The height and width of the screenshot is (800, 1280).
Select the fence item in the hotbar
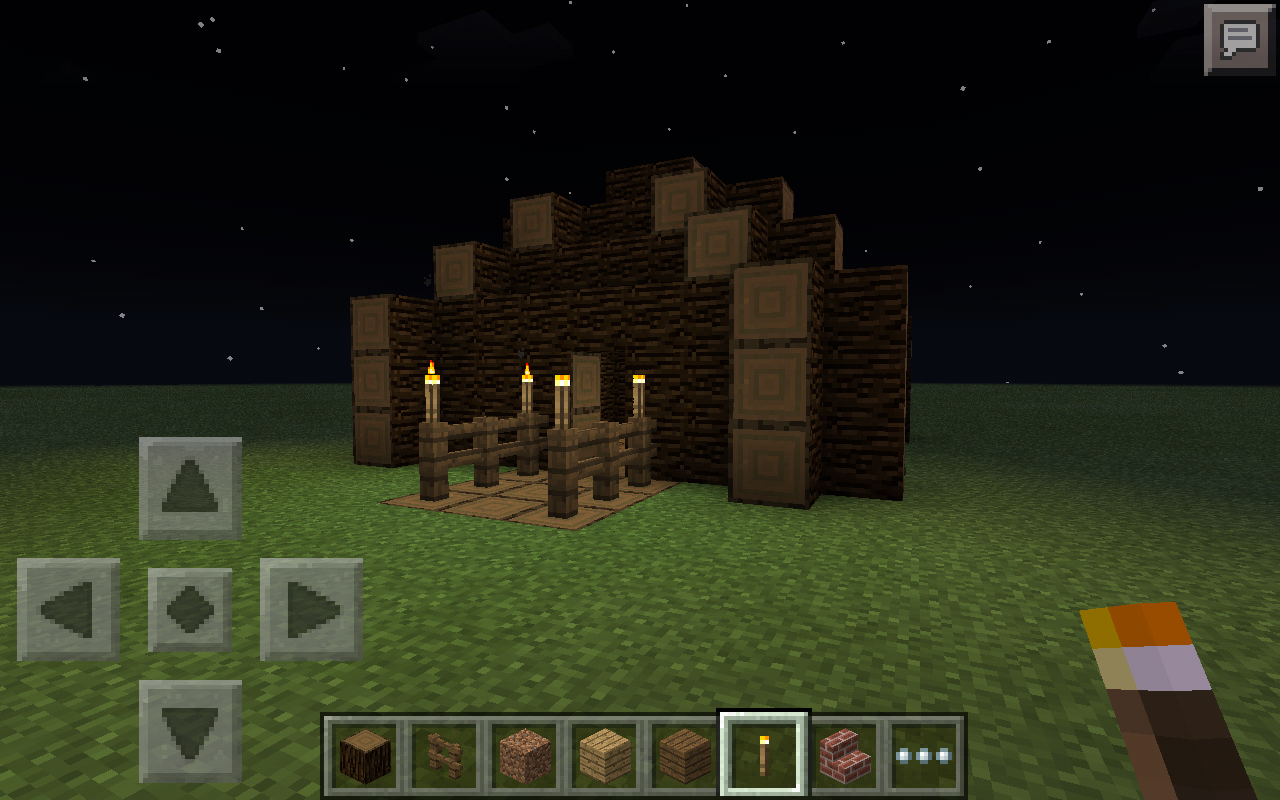click(x=441, y=756)
